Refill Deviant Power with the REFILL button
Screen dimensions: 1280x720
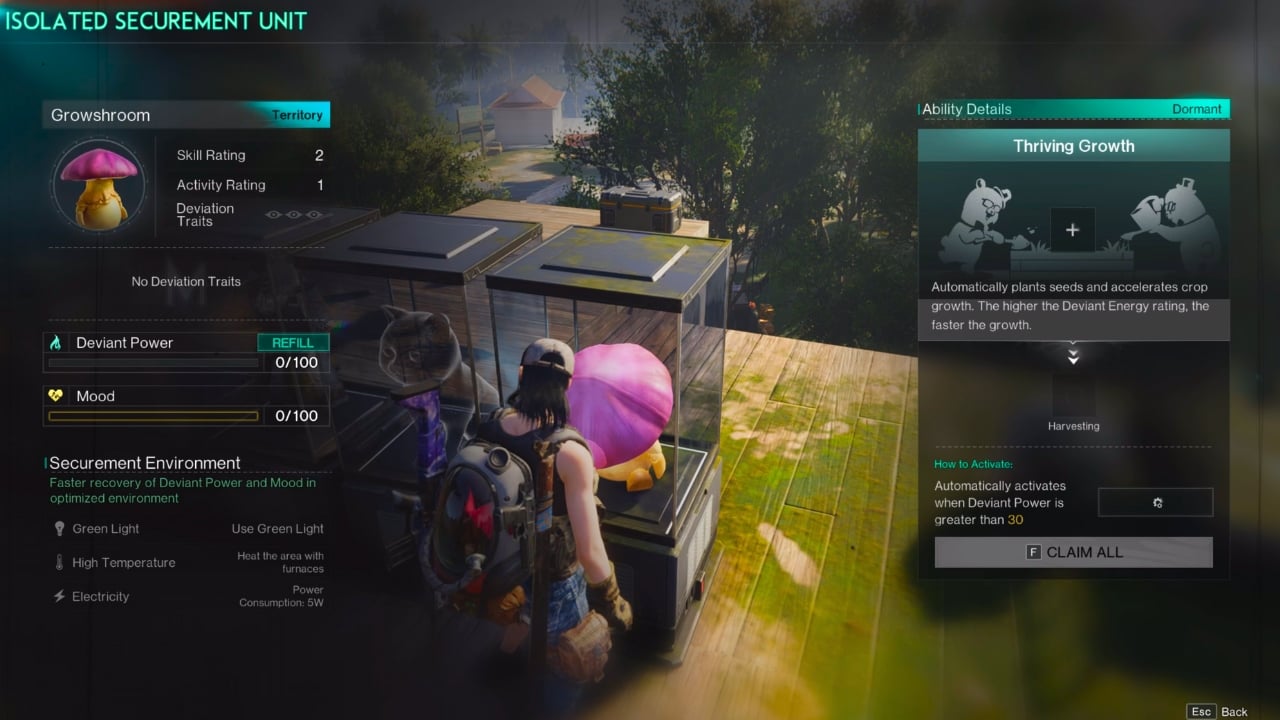[x=293, y=342]
